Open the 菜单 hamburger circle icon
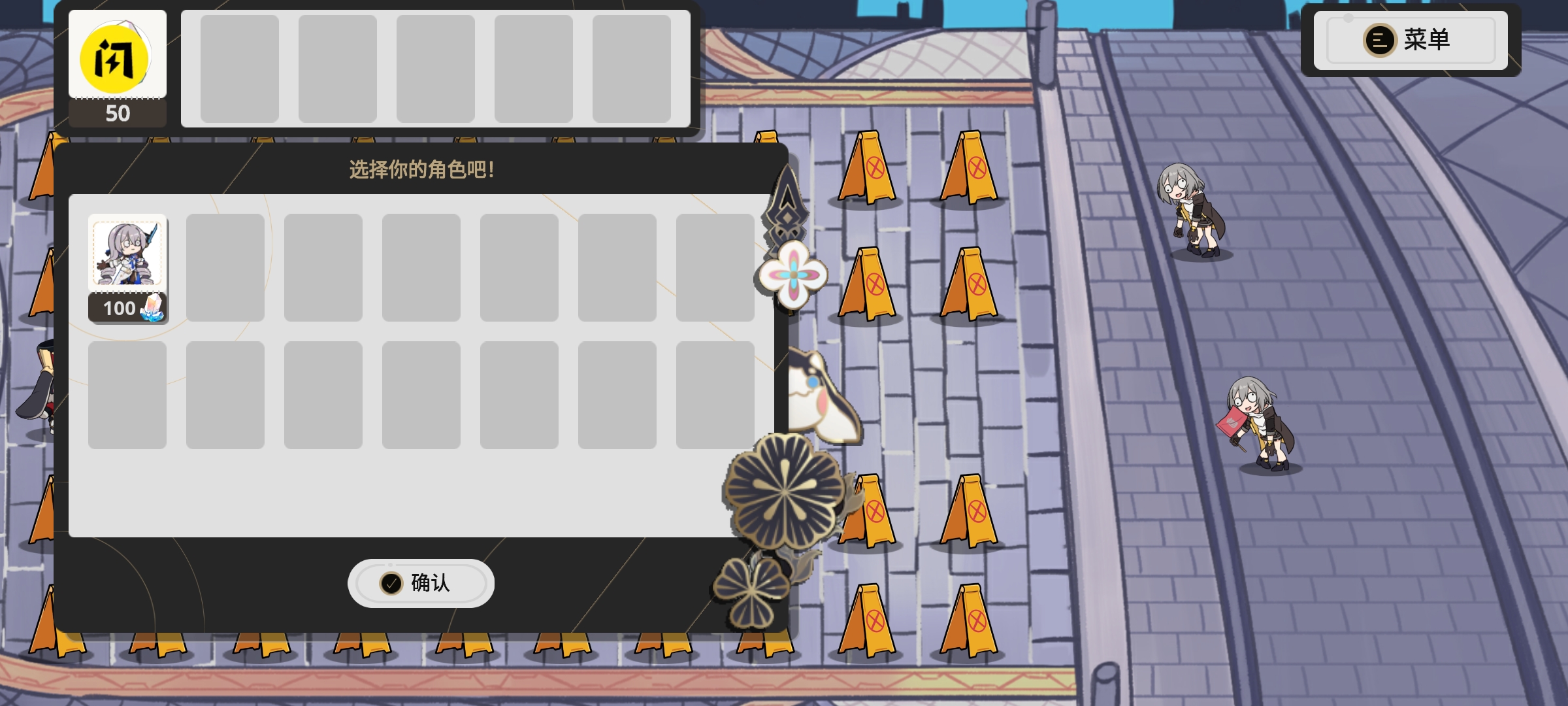Viewport: 1568px width, 706px height. [1380, 41]
